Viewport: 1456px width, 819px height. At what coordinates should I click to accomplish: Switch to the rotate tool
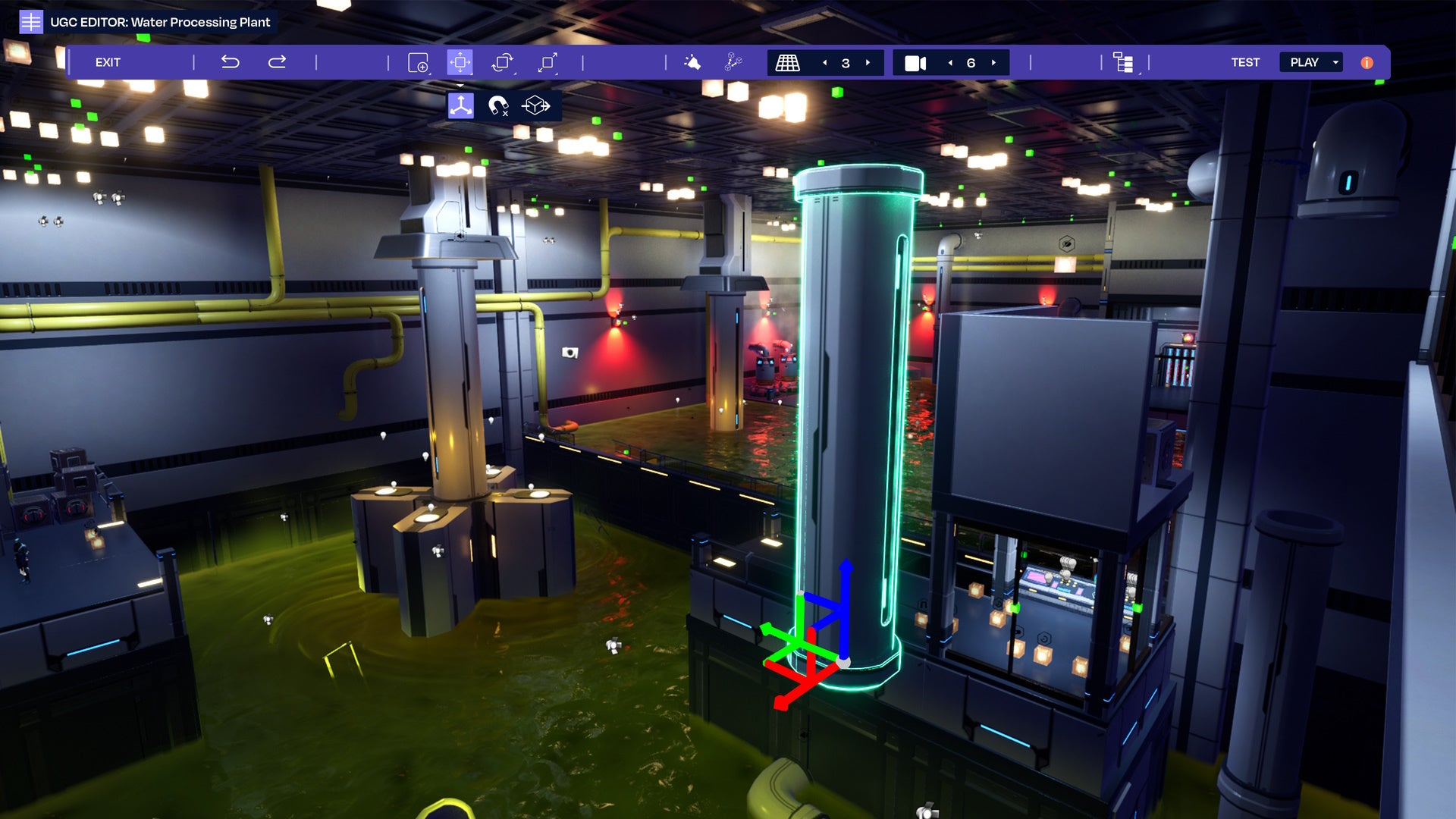tap(502, 62)
